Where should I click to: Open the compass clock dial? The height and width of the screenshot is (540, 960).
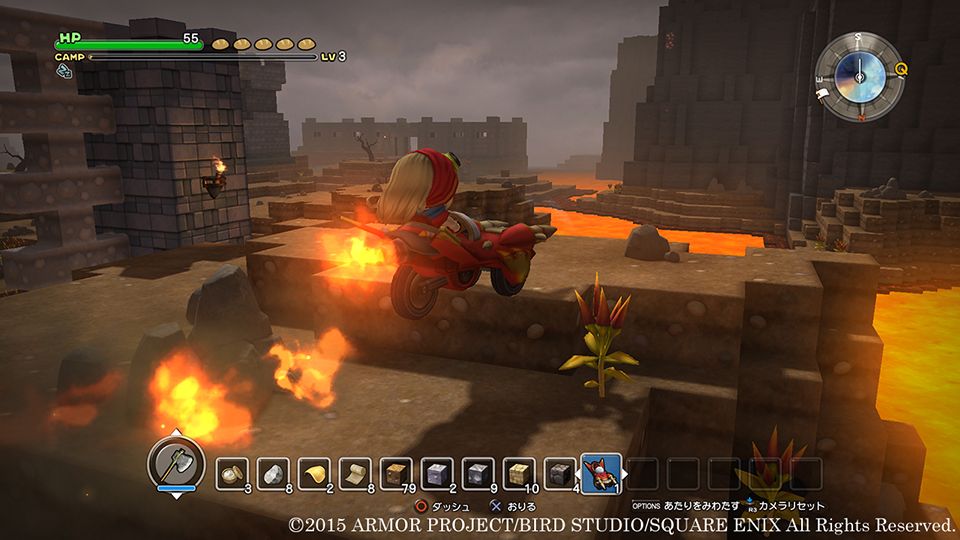click(859, 74)
